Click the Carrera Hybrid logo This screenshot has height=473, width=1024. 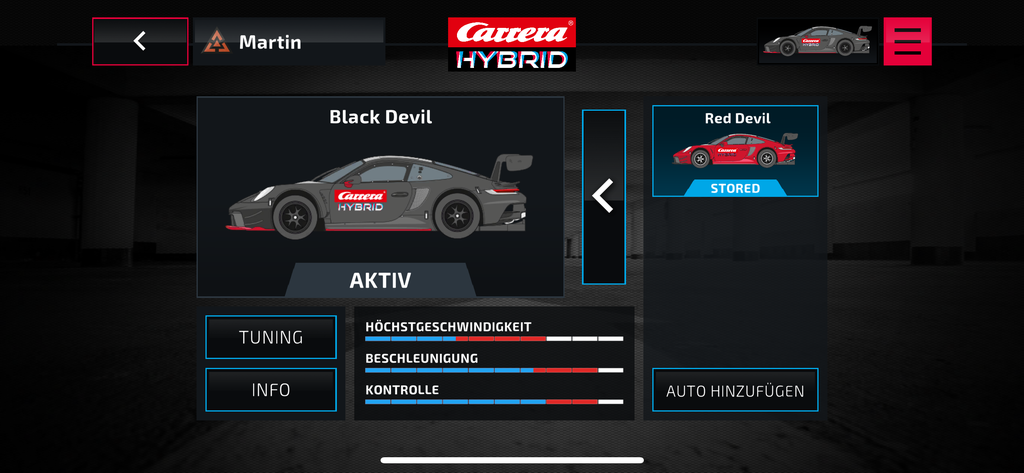point(512,44)
